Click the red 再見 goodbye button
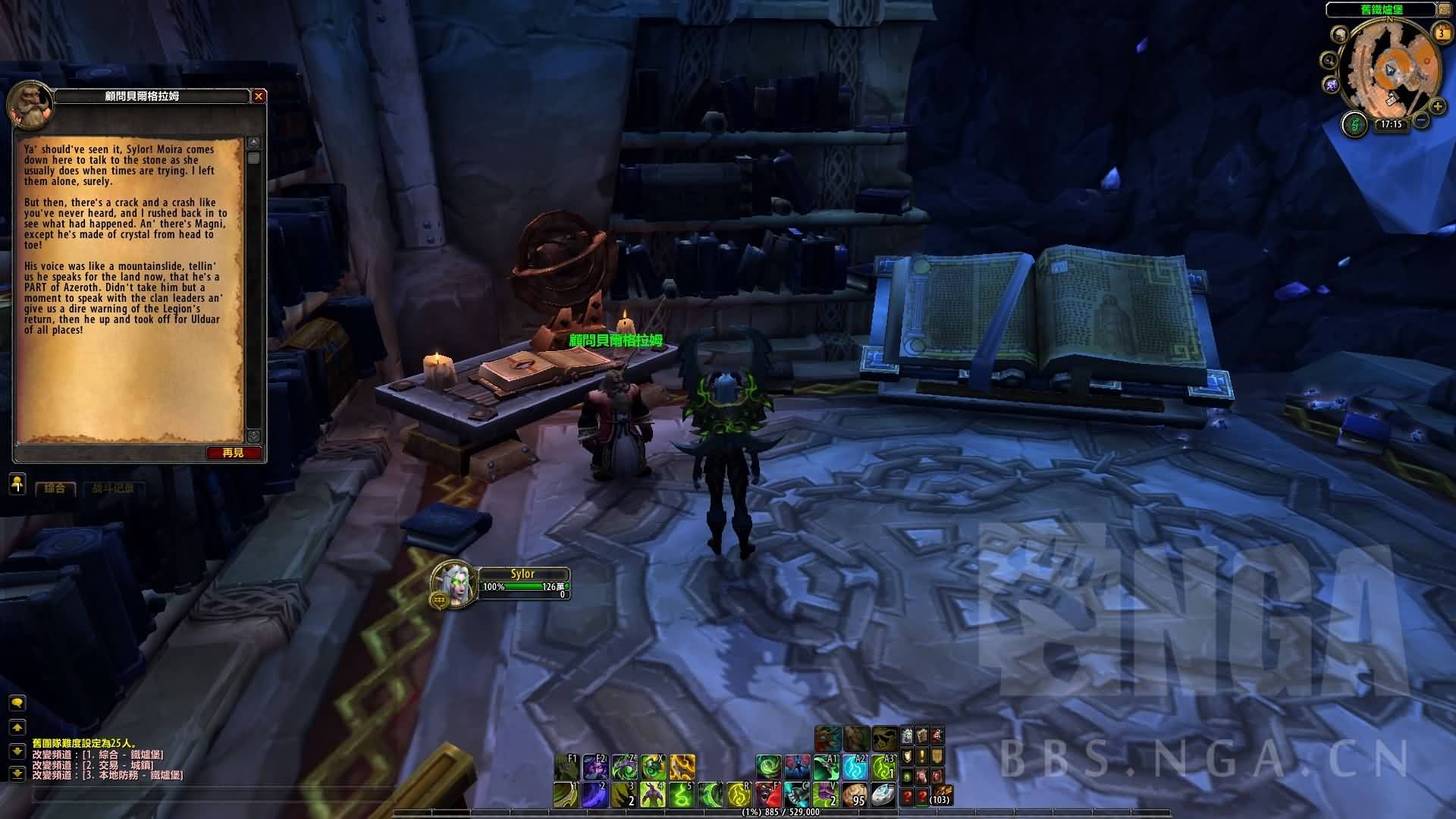 tap(234, 453)
